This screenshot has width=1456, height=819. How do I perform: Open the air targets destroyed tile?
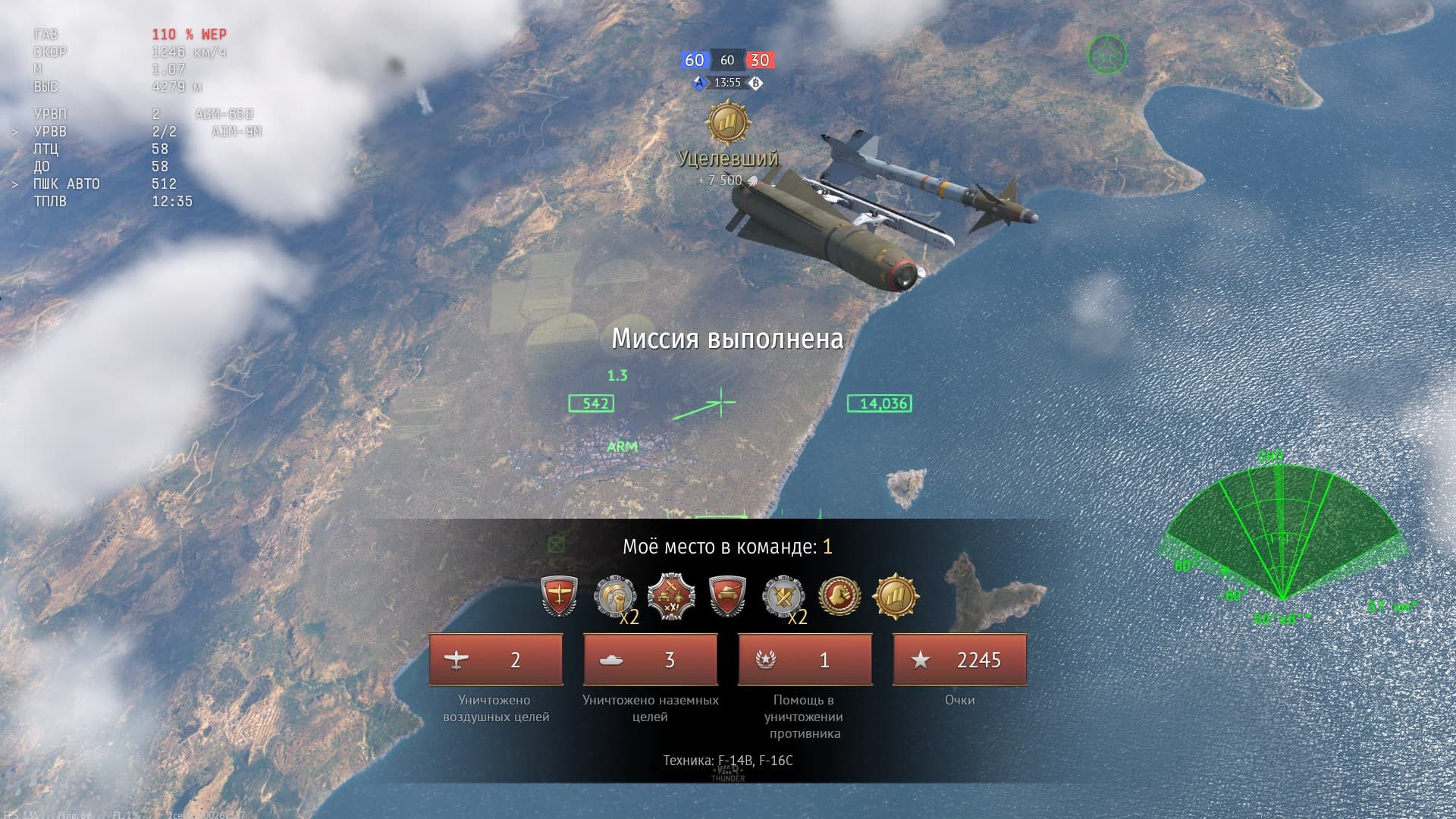click(x=496, y=660)
